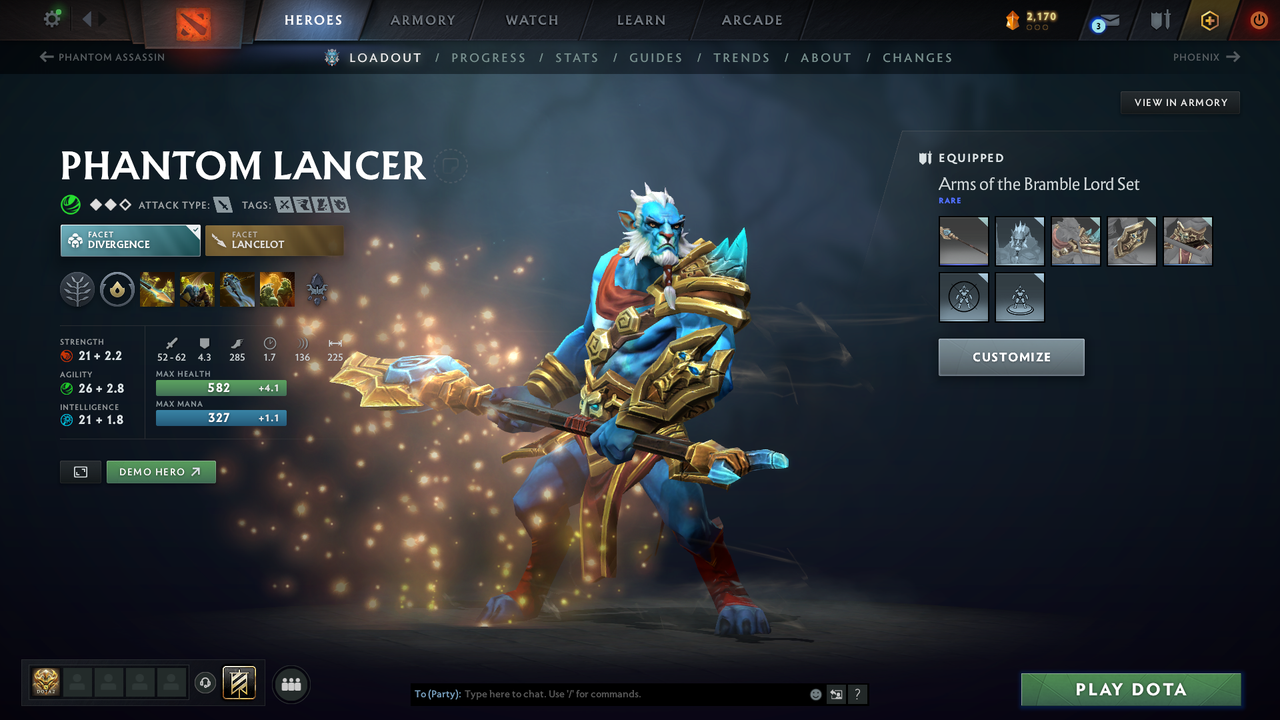The height and width of the screenshot is (720, 1280).
Task: Switch to the STATS tab
Action: 577,57
